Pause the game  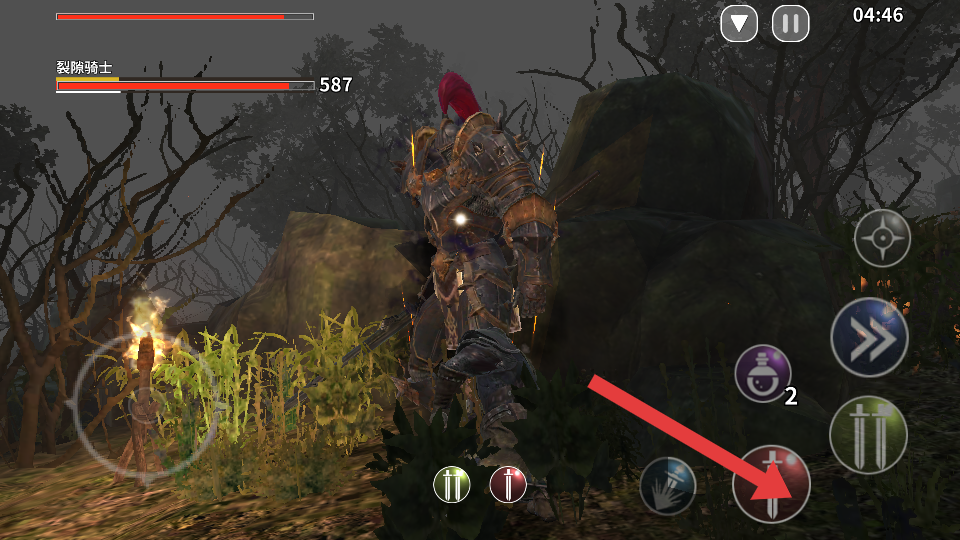pyautogui.click(x=790, y=23)
